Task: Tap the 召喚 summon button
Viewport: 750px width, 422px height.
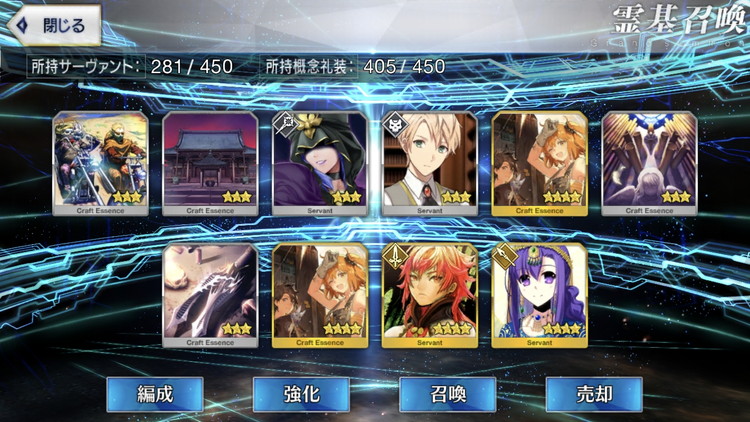Action: tap(447, 394)
